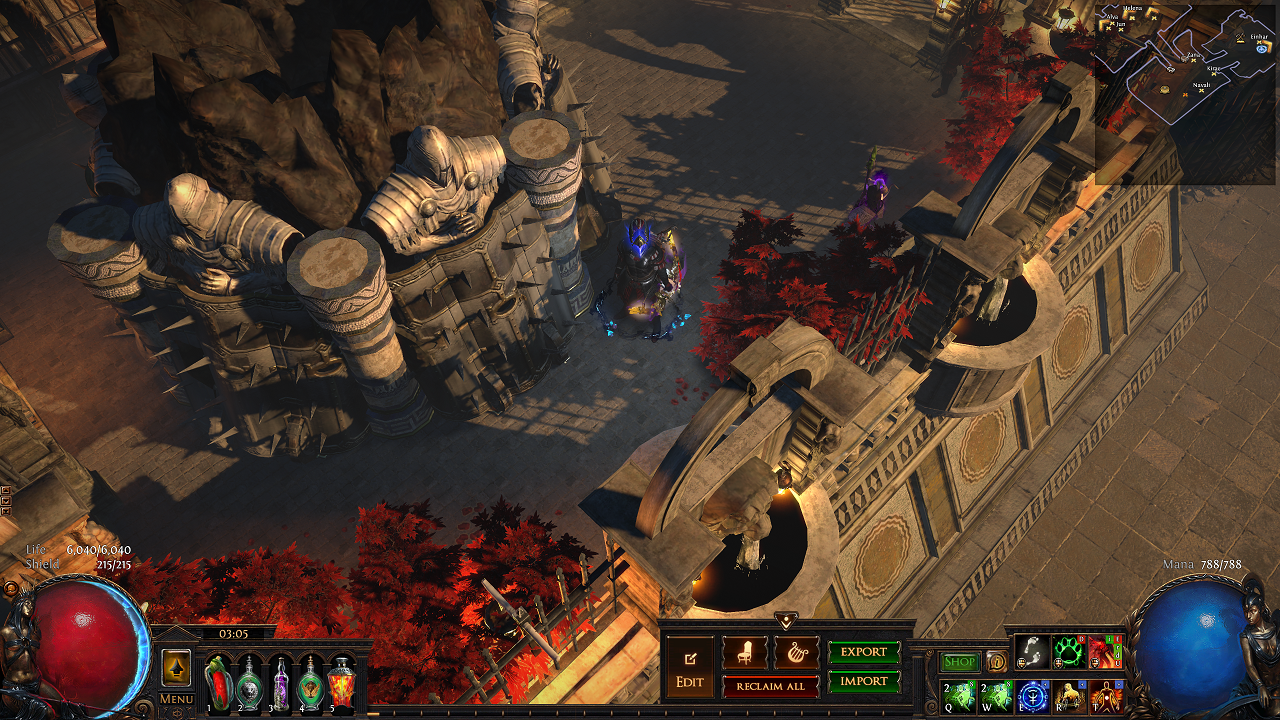The height and width of the screenshot is (720, 1280).
Task: Import a hideout layout
Action: click(x=864, y=681)
